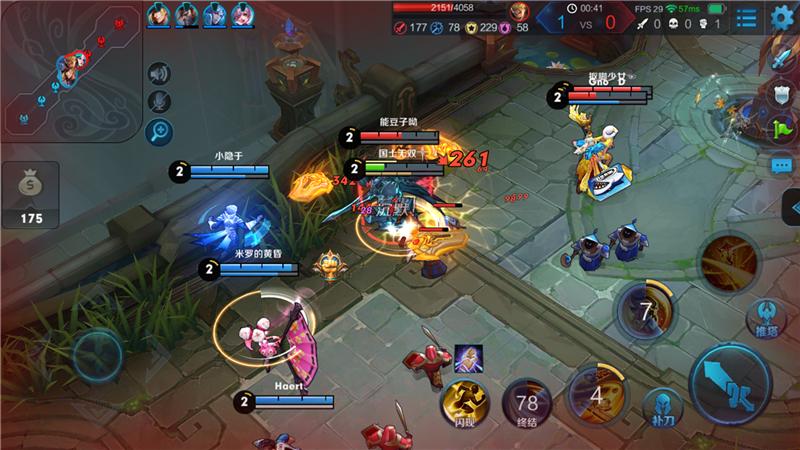Image resolution: width=800 pixels, height=450 pixels.
Task: Activate the skill with cooldown 7
Action: pos(645,310)
